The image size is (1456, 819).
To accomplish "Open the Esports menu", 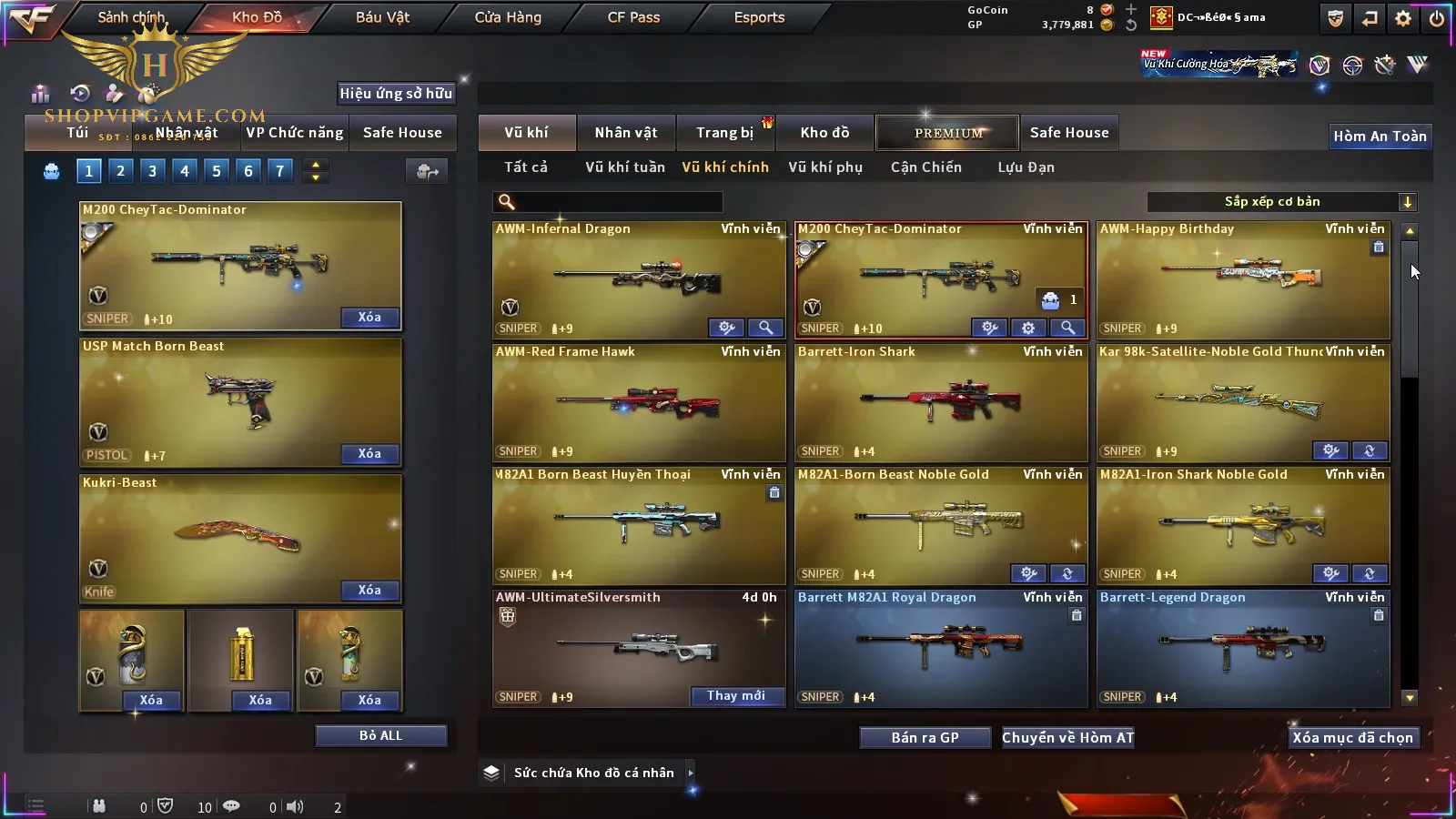I will pyautogui.click(x=759, y=17).
